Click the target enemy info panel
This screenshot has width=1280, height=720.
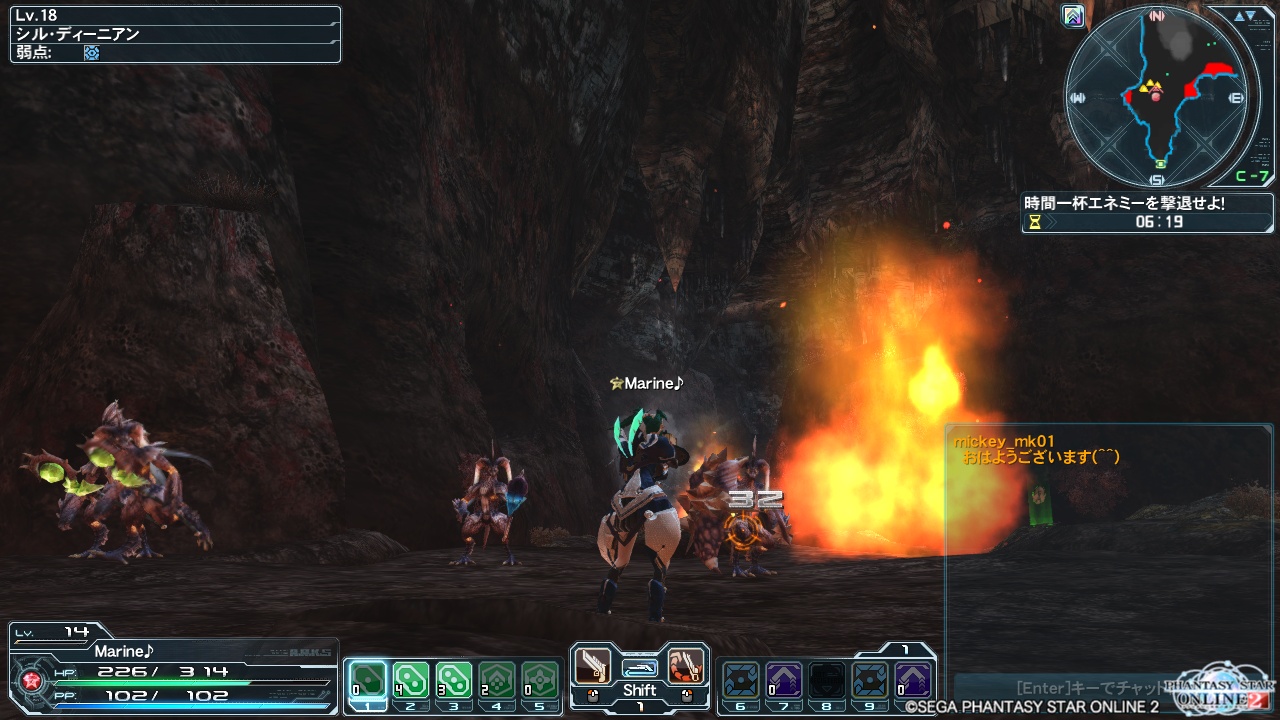pyautogui.click(x=175, y=34)
